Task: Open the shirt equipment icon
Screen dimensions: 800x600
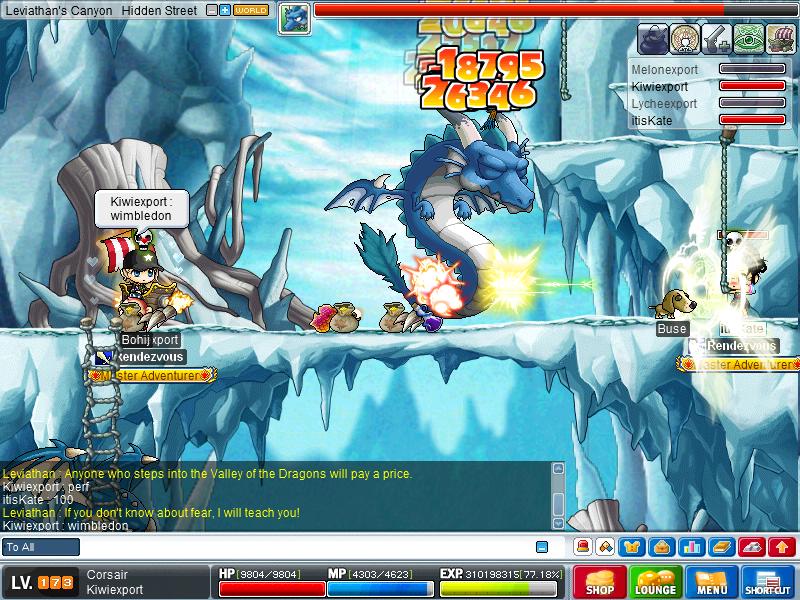Action: (x=632, y=547)
